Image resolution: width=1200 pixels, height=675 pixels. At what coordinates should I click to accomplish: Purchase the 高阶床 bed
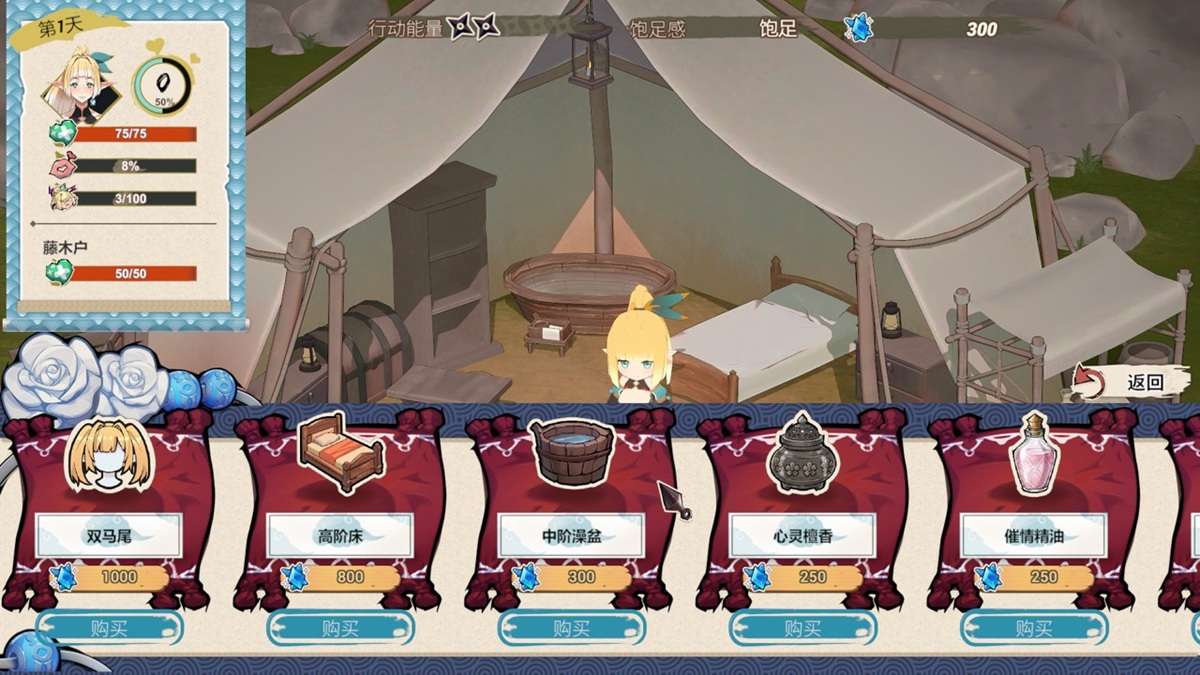340,628
